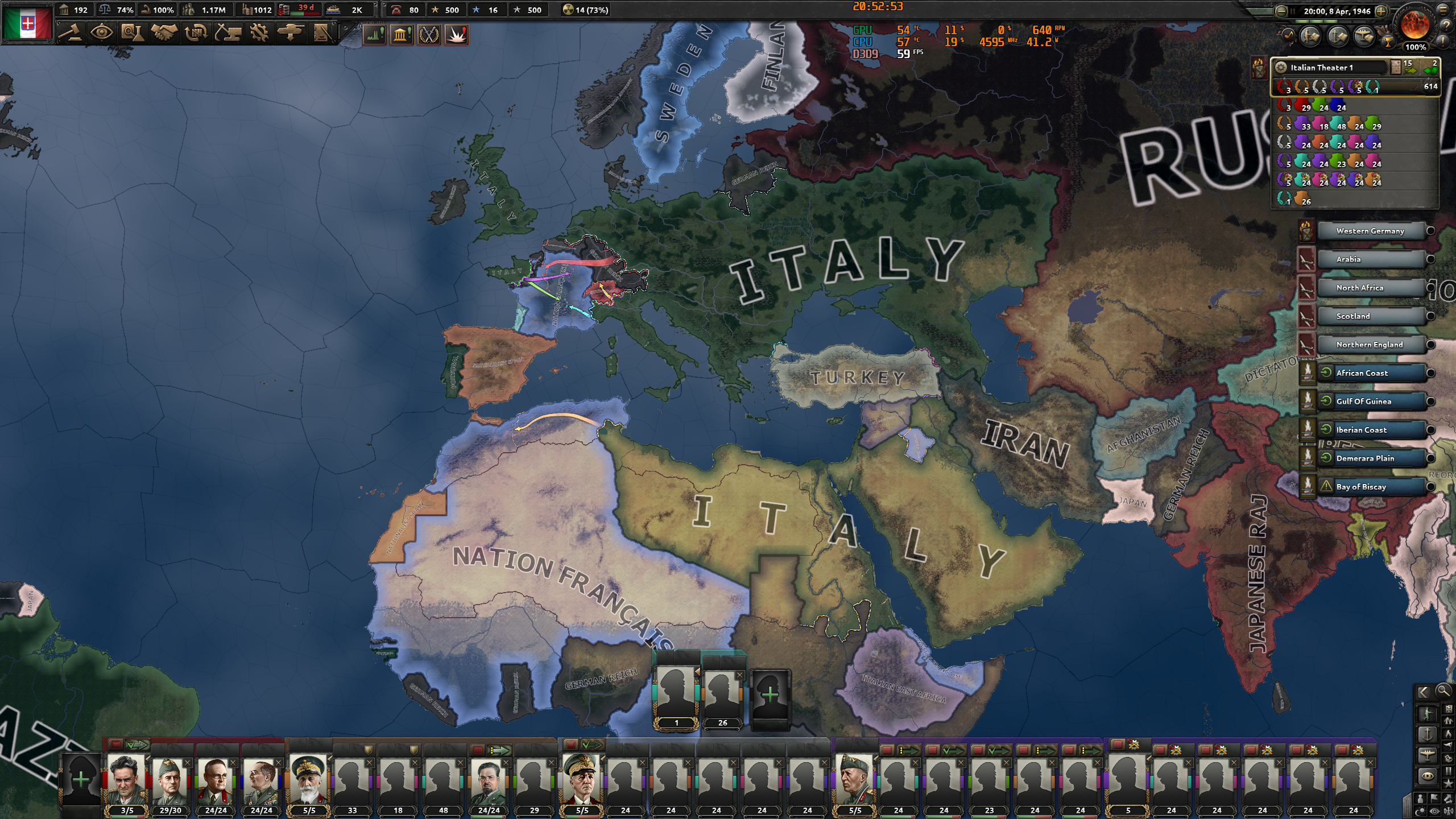Image resolution: width=1456 pixels, height=819 pixels.
Task: Switch to the air map mode (plane icon)
Action: tap(1427, 756)
